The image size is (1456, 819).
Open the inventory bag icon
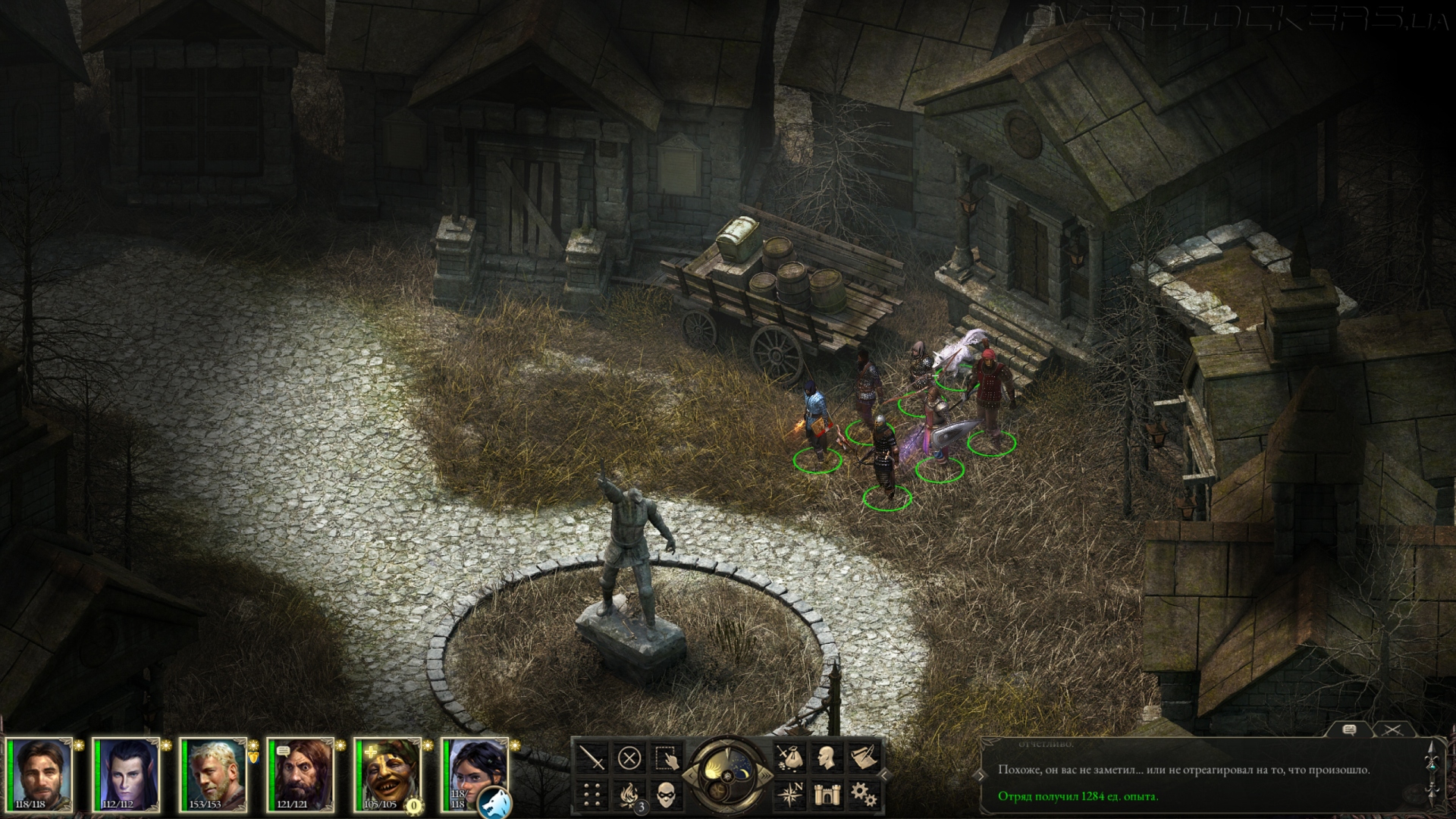789,758
